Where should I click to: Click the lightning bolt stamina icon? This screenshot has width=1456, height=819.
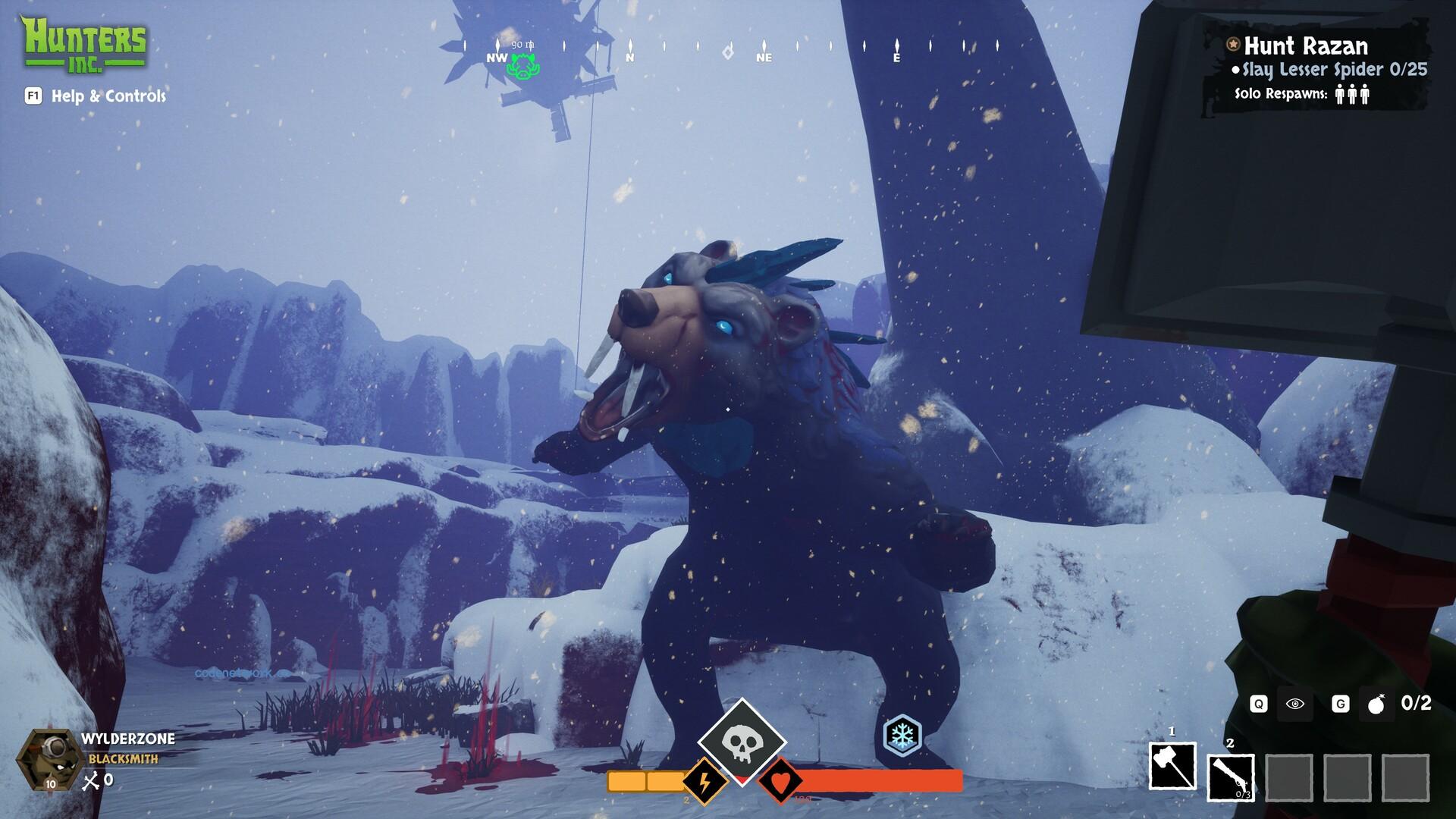(x=704, y=780)
